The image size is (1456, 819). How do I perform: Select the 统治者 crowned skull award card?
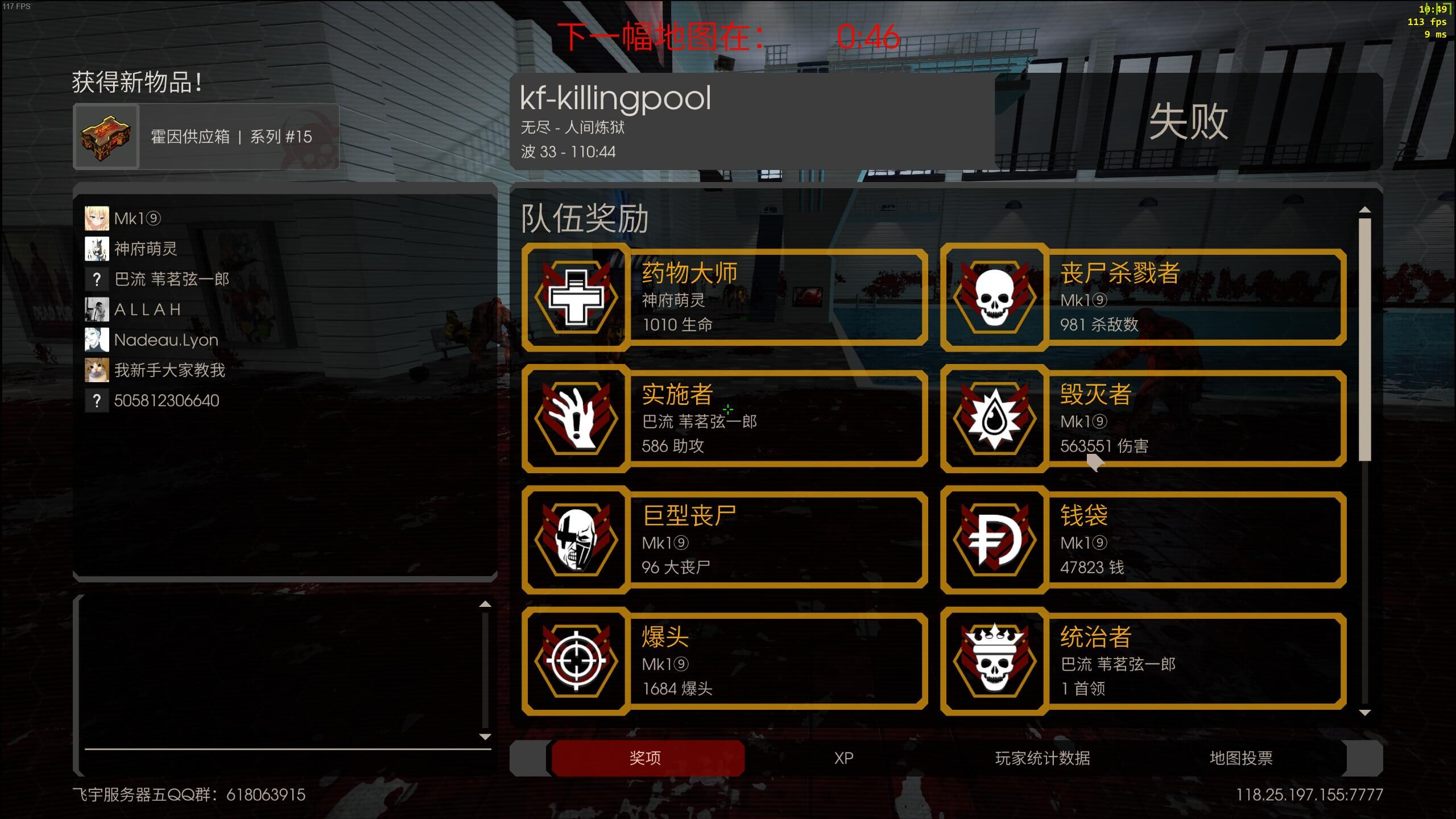point(1143,661)
